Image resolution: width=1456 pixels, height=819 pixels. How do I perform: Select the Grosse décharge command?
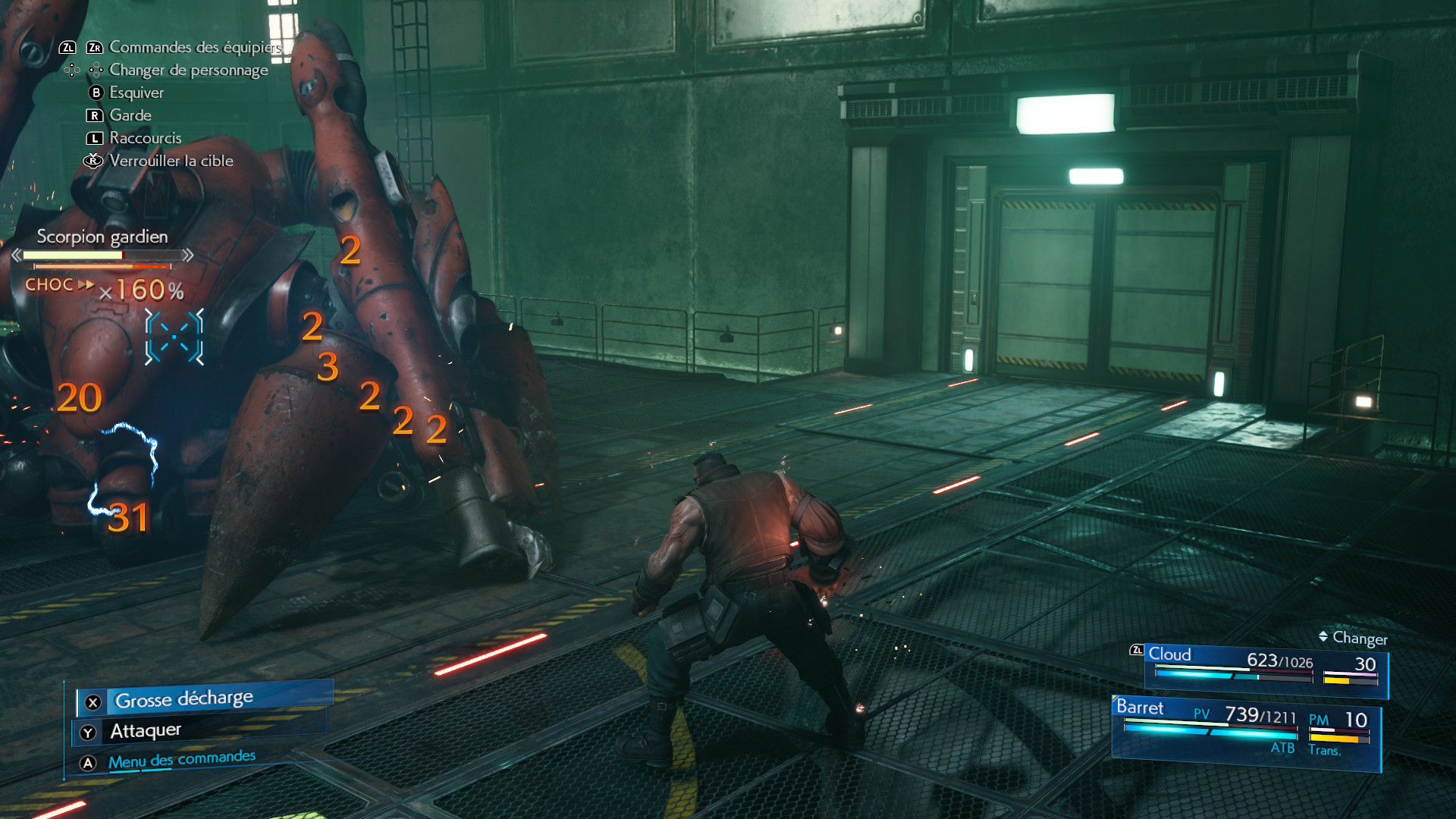184,699
